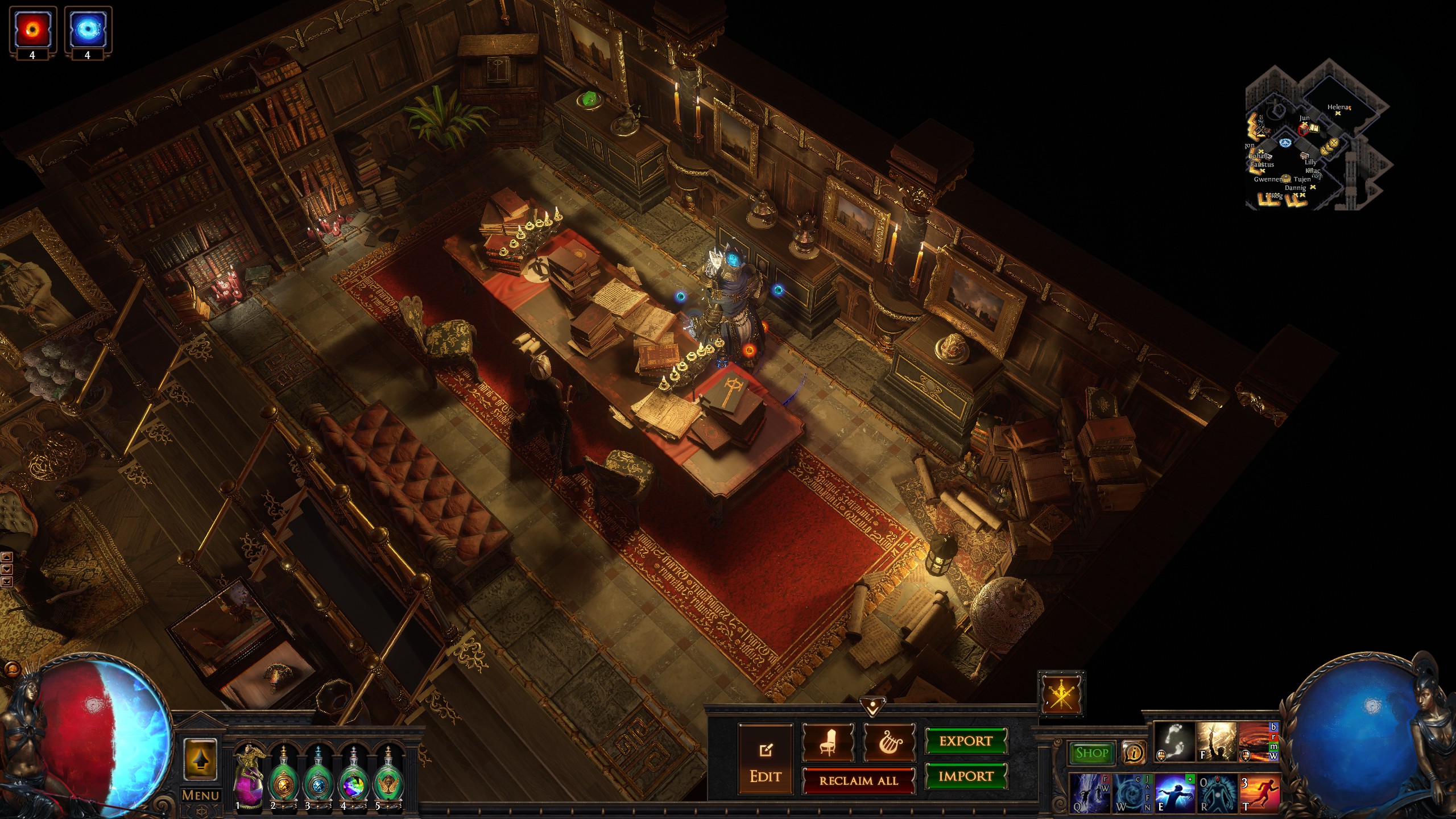Activate the running man skill on T

tap(1260, 793)
